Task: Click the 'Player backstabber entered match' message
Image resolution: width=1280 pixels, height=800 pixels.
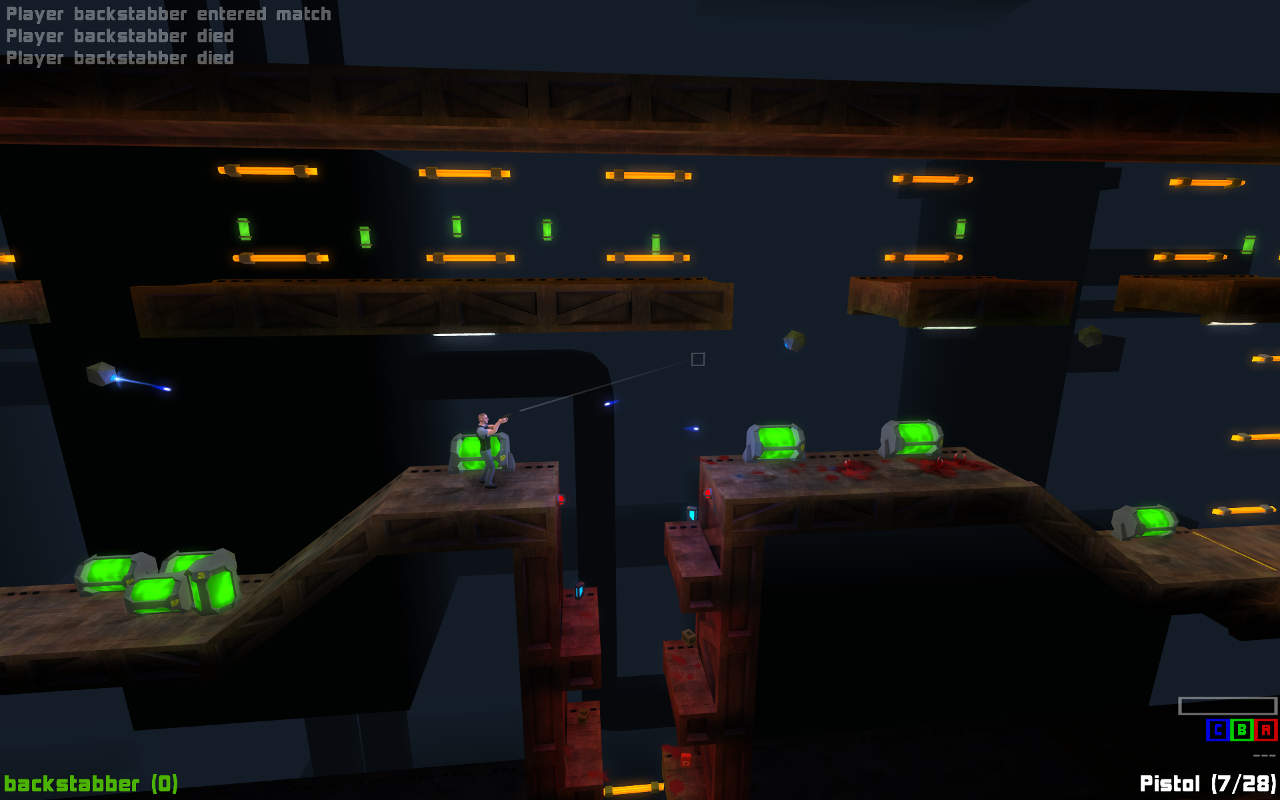Action: point(168,13)
